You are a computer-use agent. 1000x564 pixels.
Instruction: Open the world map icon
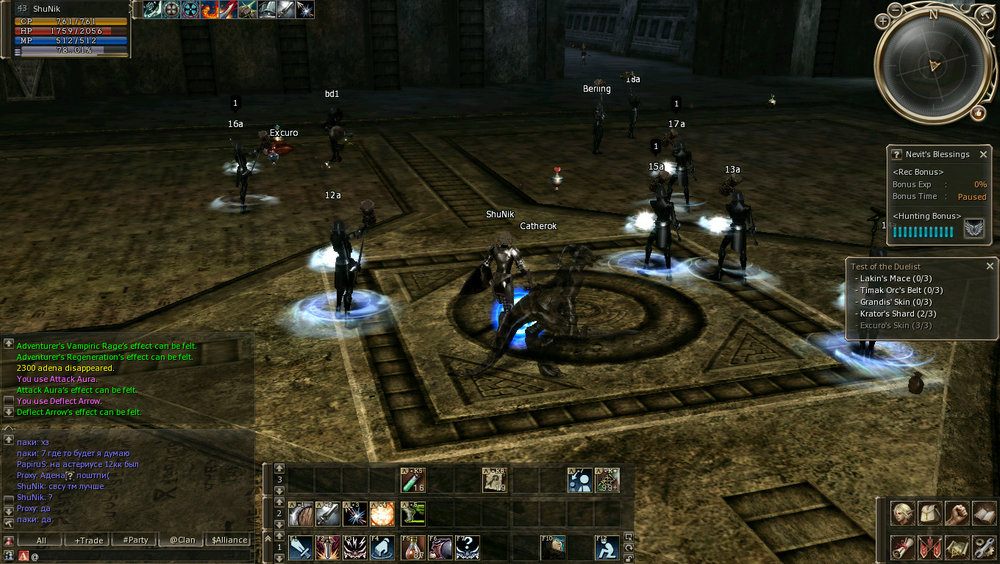pos(957,547)
